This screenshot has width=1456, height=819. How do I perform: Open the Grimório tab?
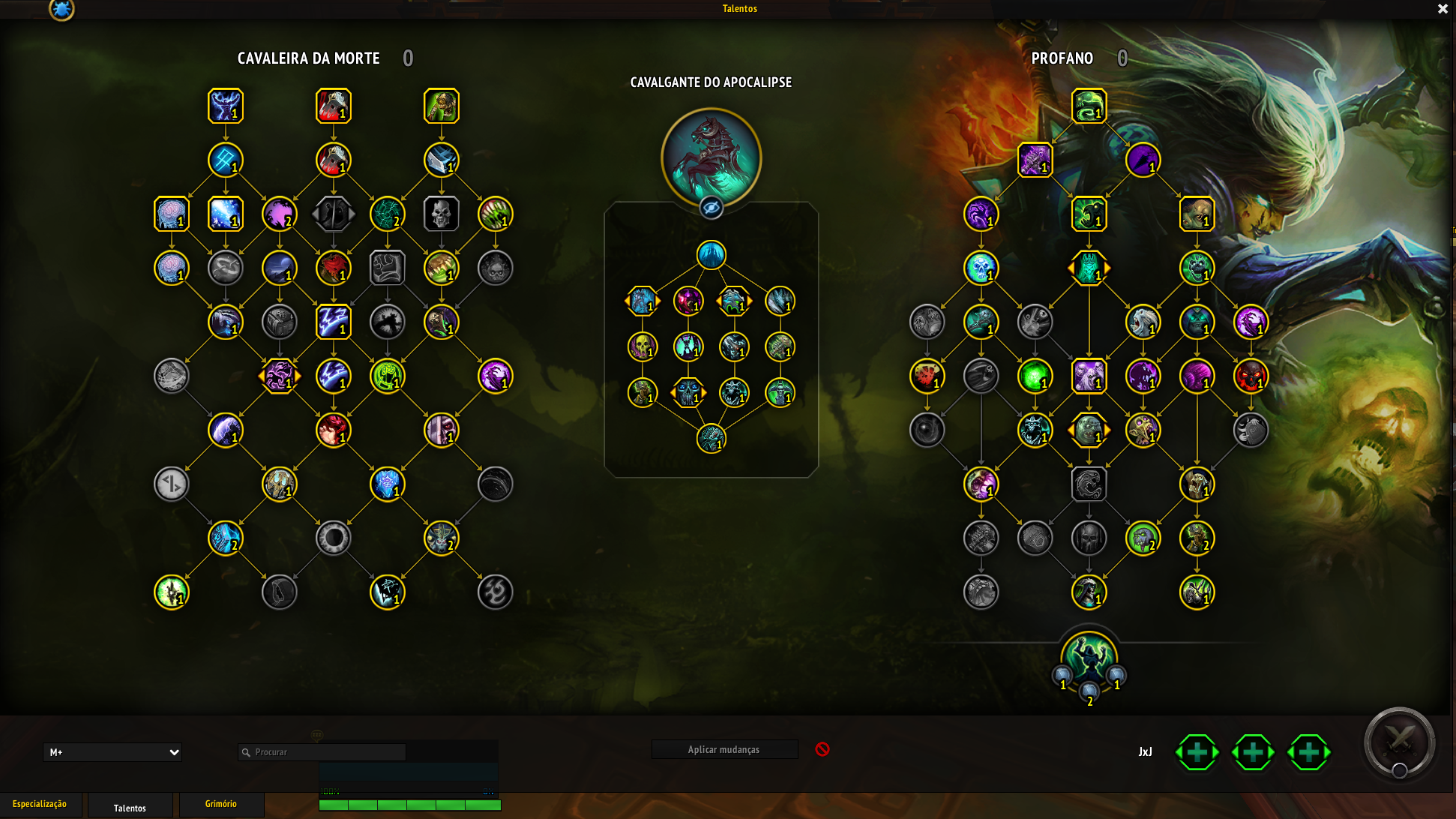click(221, 804)
